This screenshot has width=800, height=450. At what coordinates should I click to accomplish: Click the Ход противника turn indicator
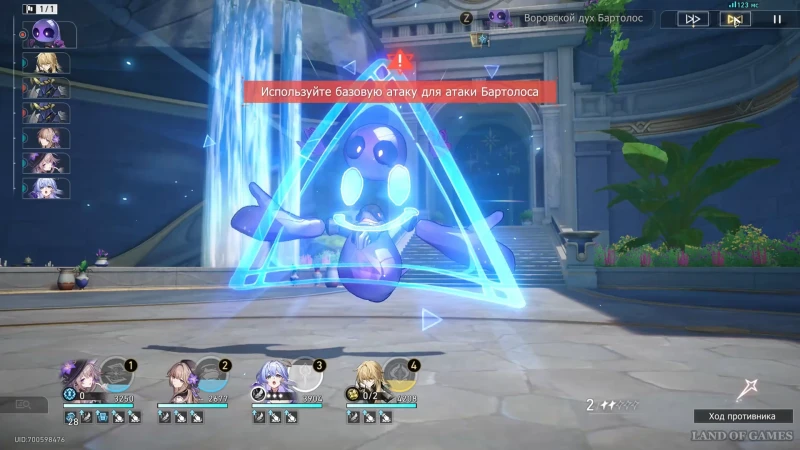click(x=743, y=416)
